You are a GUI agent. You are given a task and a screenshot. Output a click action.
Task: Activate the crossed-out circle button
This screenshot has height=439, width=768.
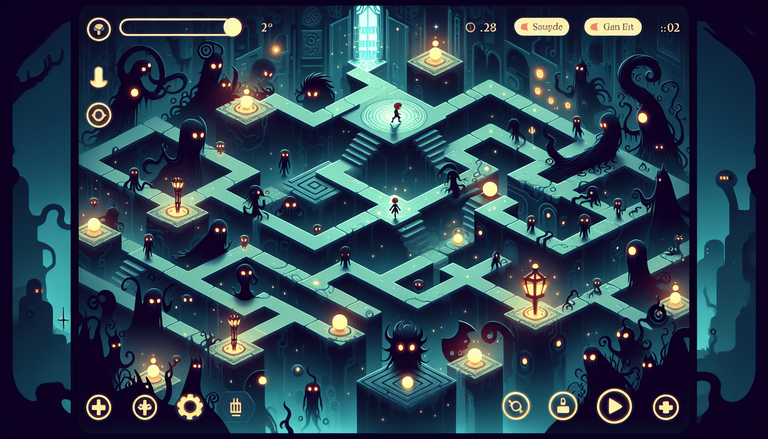click(516, 406)
